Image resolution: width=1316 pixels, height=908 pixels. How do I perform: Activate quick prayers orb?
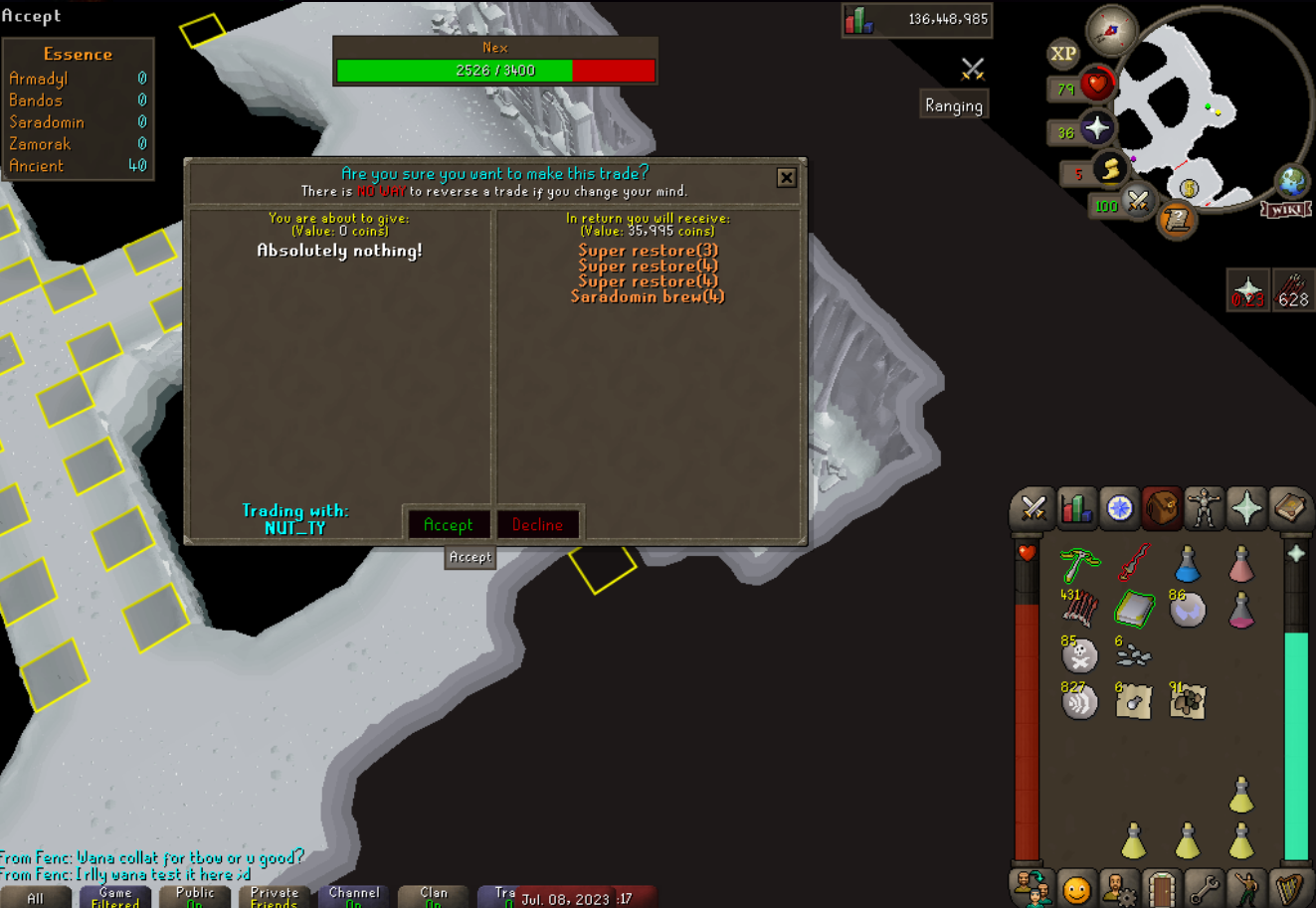coord(1097,129)
